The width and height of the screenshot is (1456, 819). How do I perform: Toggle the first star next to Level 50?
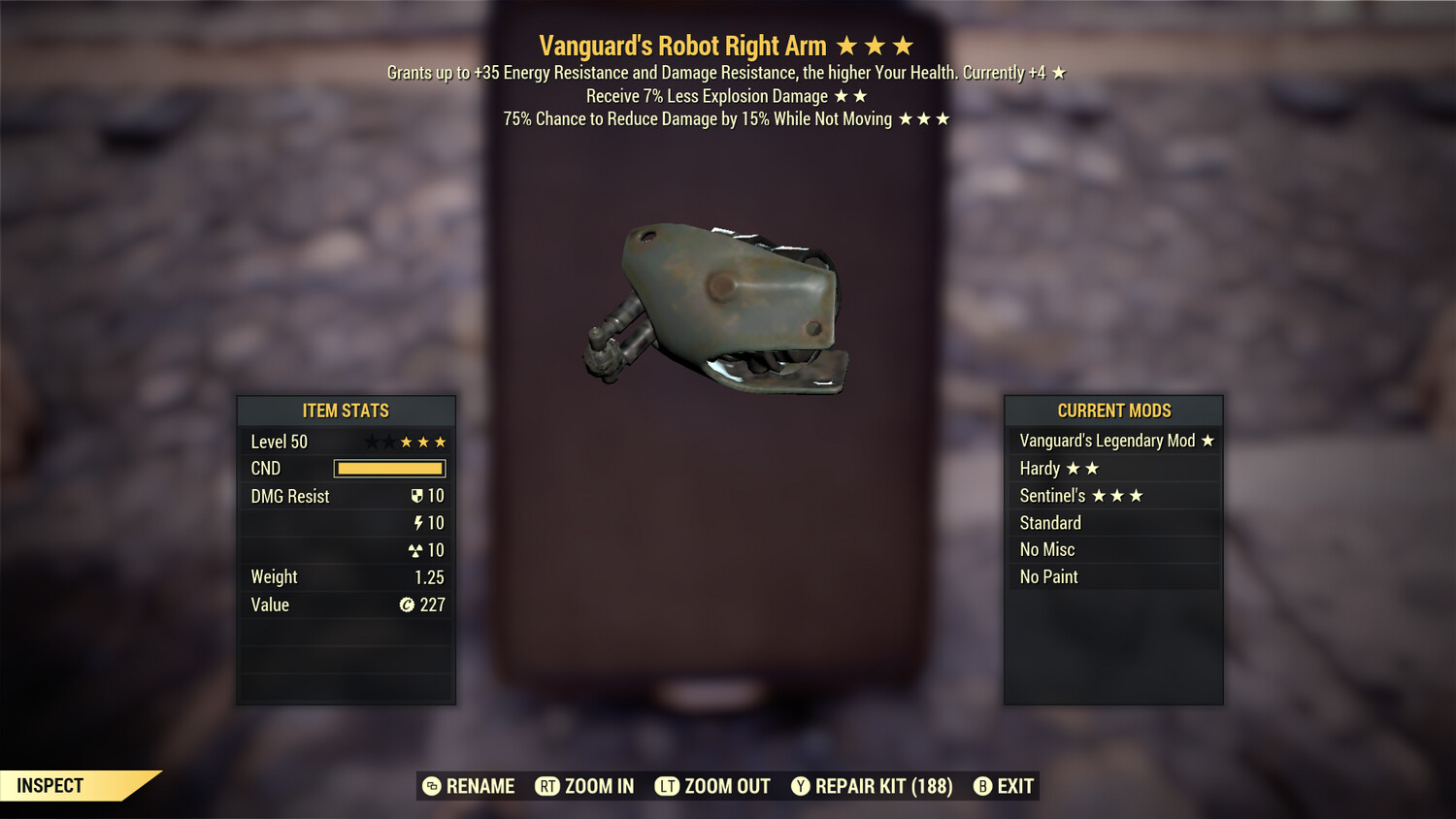pos(372,442)
